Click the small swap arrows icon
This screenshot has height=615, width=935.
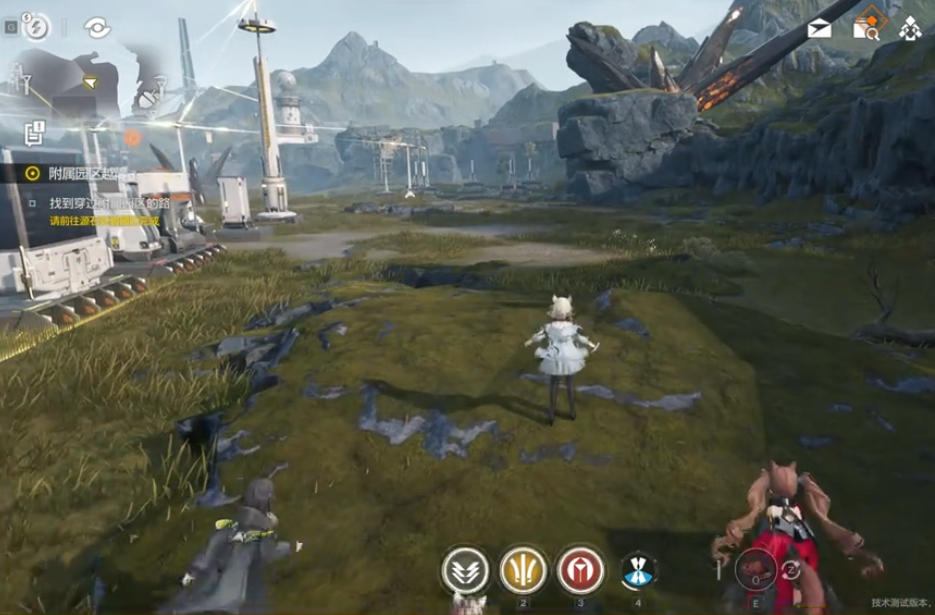pos(791,570)
